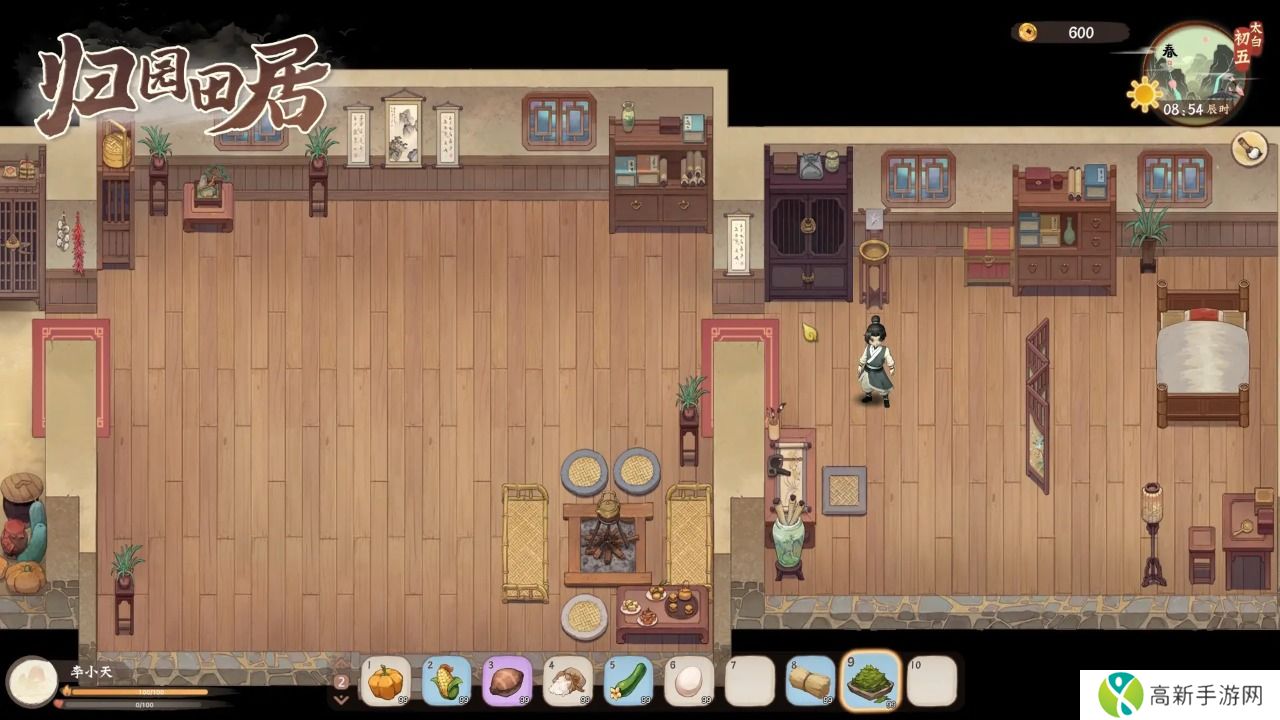Screen dimensions: 1280x720
Task: Select the egg hotbar slot
Action: (x=689, y=681)
